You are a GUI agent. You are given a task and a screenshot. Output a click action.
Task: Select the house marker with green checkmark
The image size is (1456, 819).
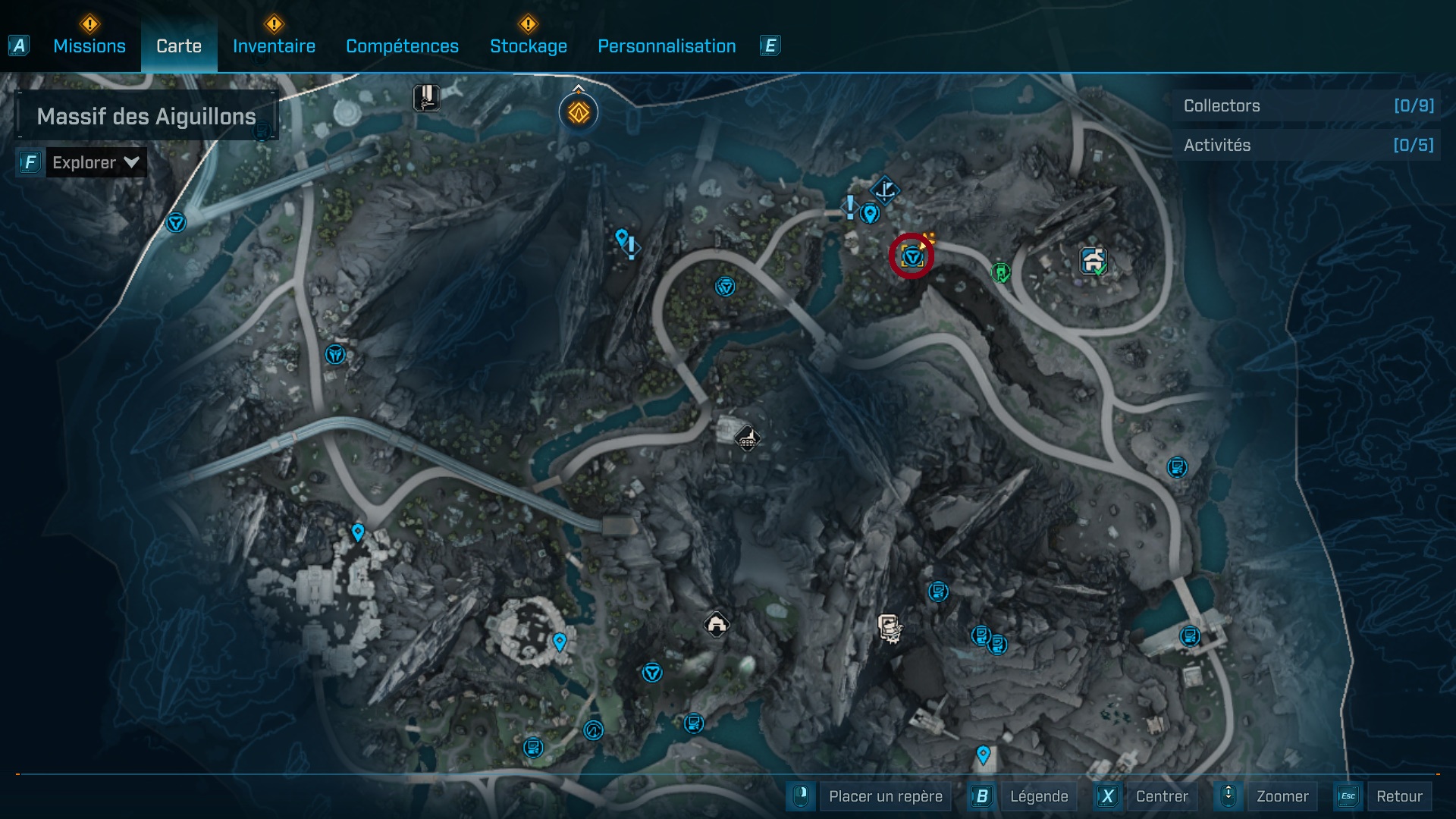tap(1093, 261)
